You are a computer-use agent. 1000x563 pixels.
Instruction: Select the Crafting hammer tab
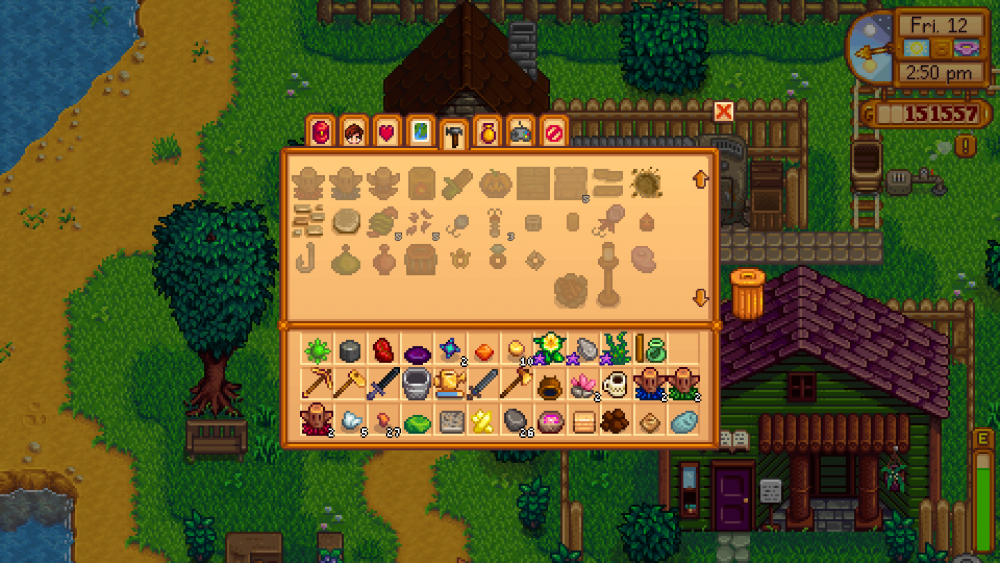(x=452, y=133)
